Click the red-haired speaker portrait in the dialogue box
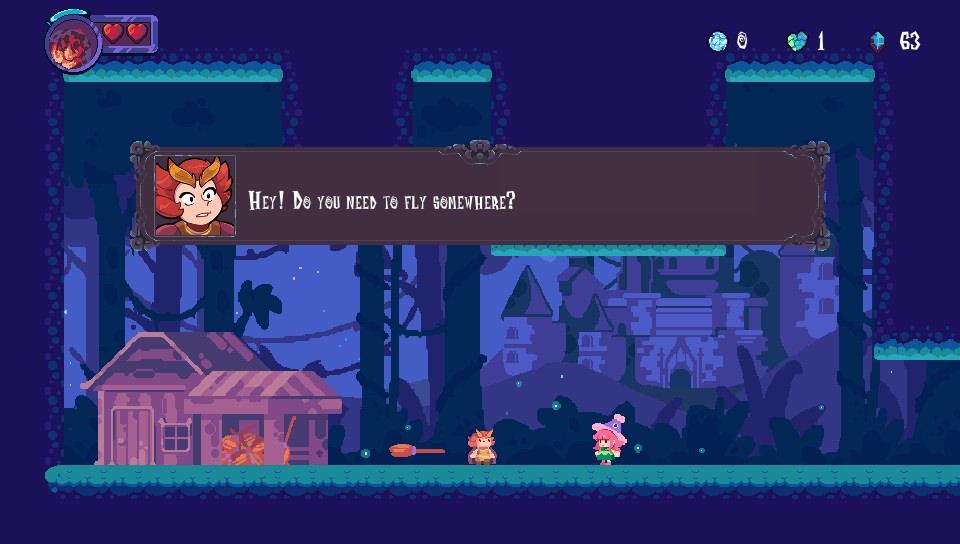 click(195, 197)
